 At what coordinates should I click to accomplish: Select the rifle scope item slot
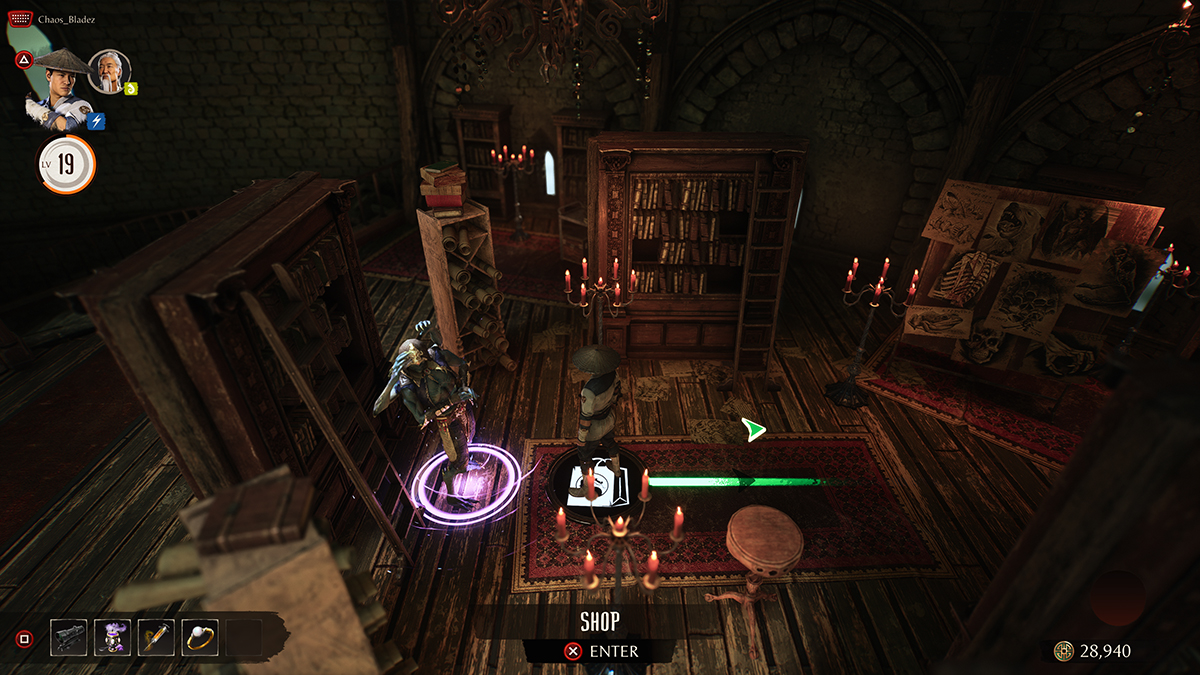click(69, 637)
